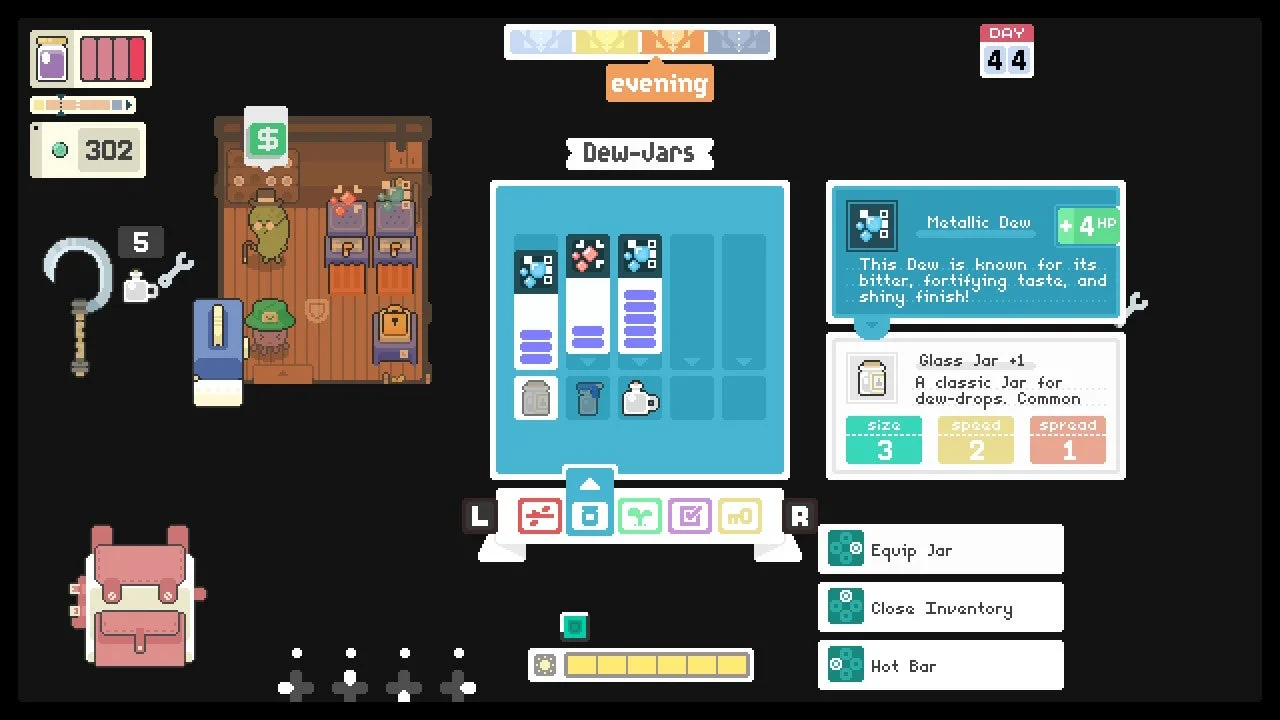Open the purple checklist tab
Viewport: 1280px width, 720px height.
point(690,516)
